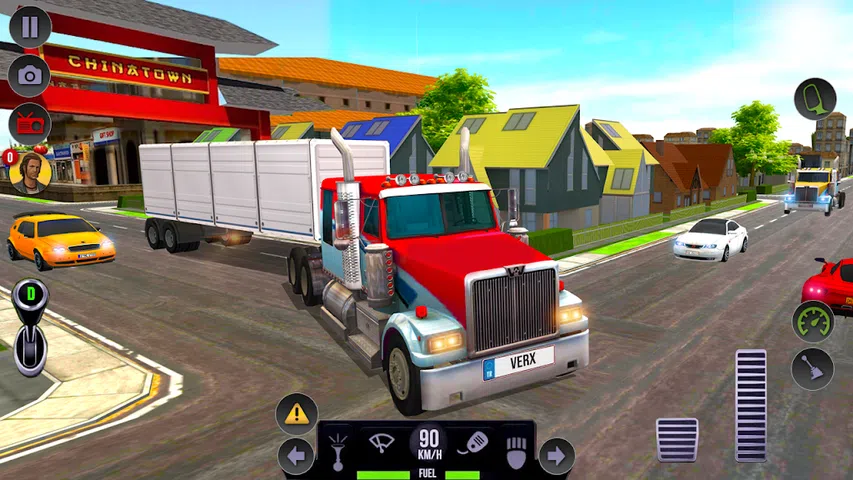
Task: Shift gears using the D gear lever
Action: point(30,329)
